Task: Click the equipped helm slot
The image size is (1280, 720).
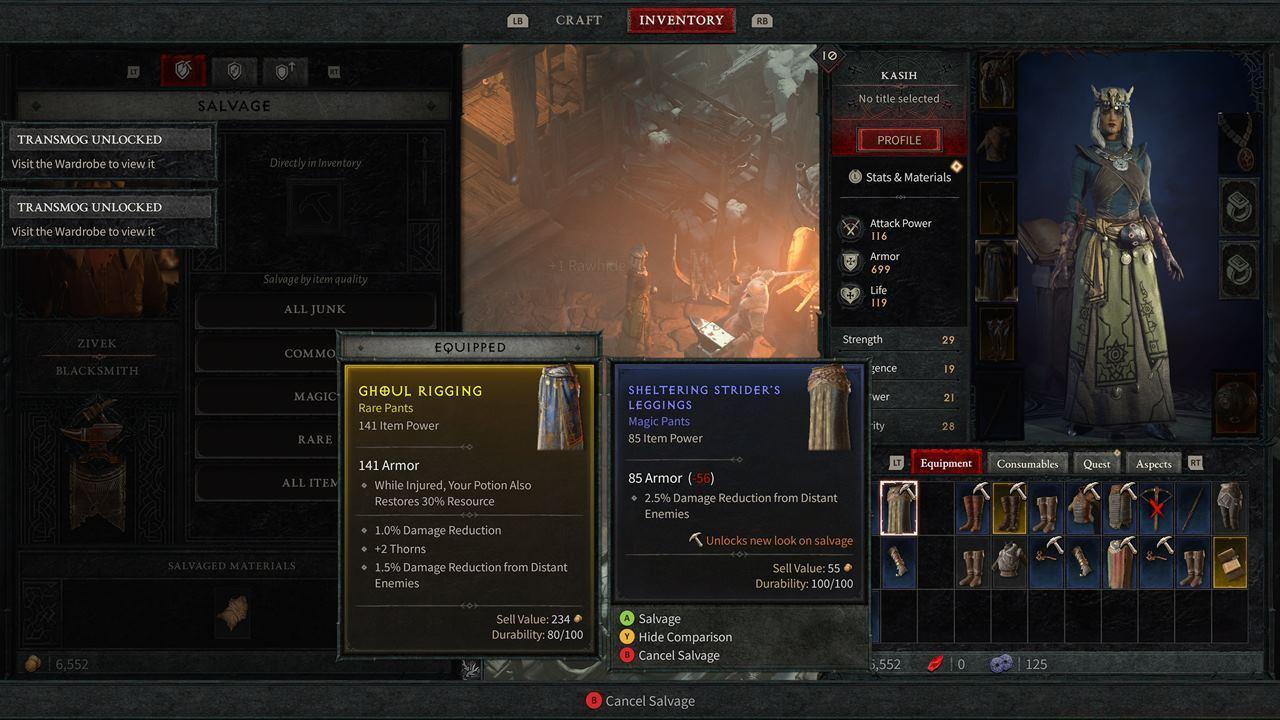Action: [x=996, y=80]
